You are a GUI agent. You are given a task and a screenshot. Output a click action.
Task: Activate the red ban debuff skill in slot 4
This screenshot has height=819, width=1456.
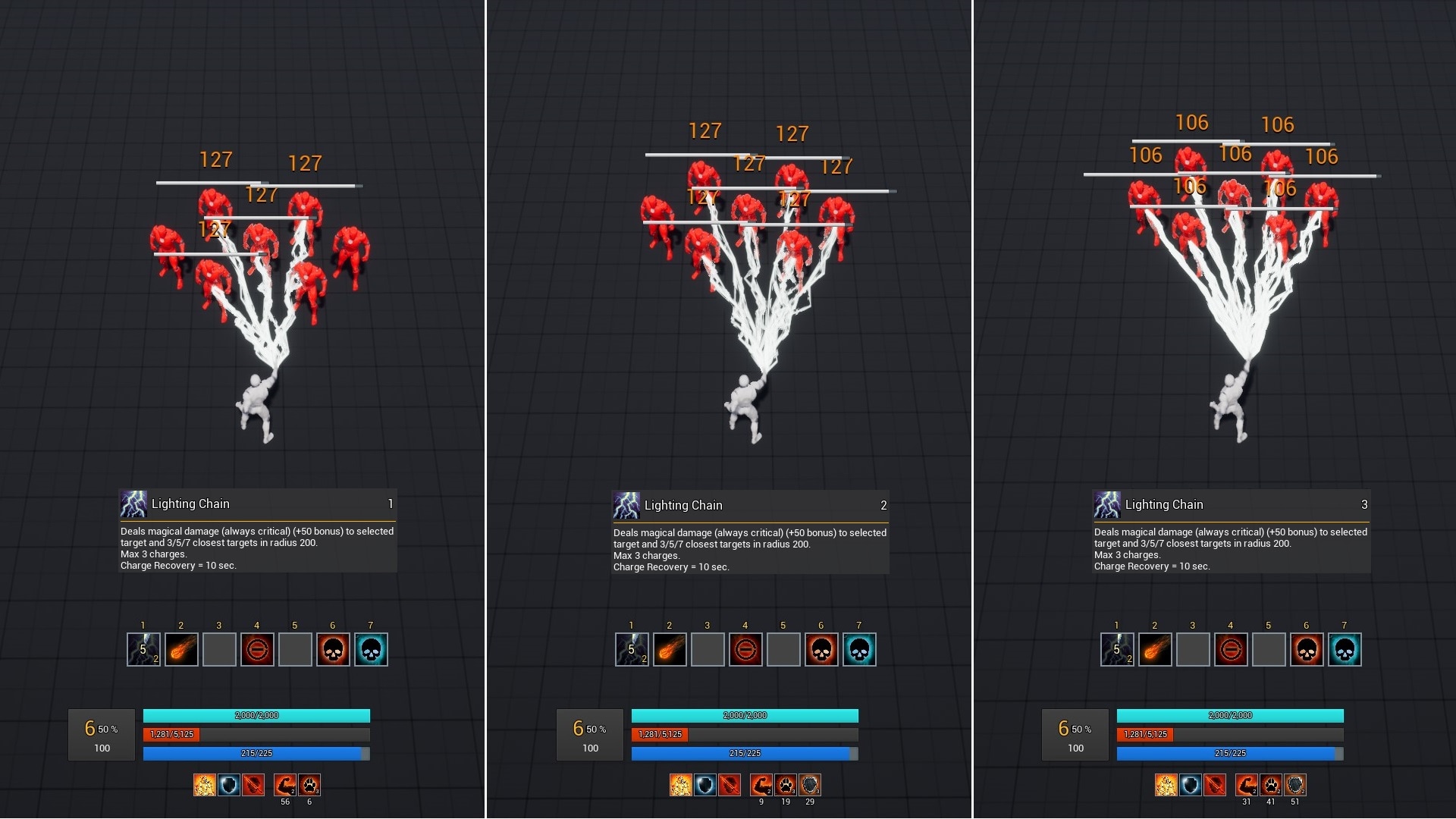[257, 649]
